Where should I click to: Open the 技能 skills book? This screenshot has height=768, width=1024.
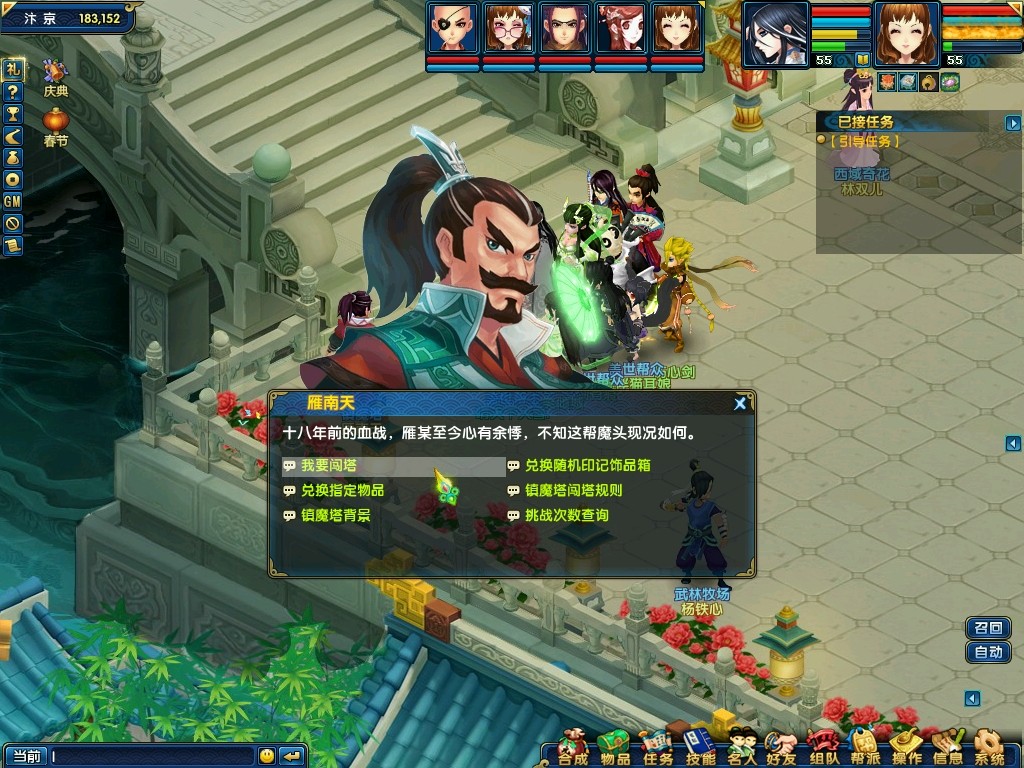700,747
